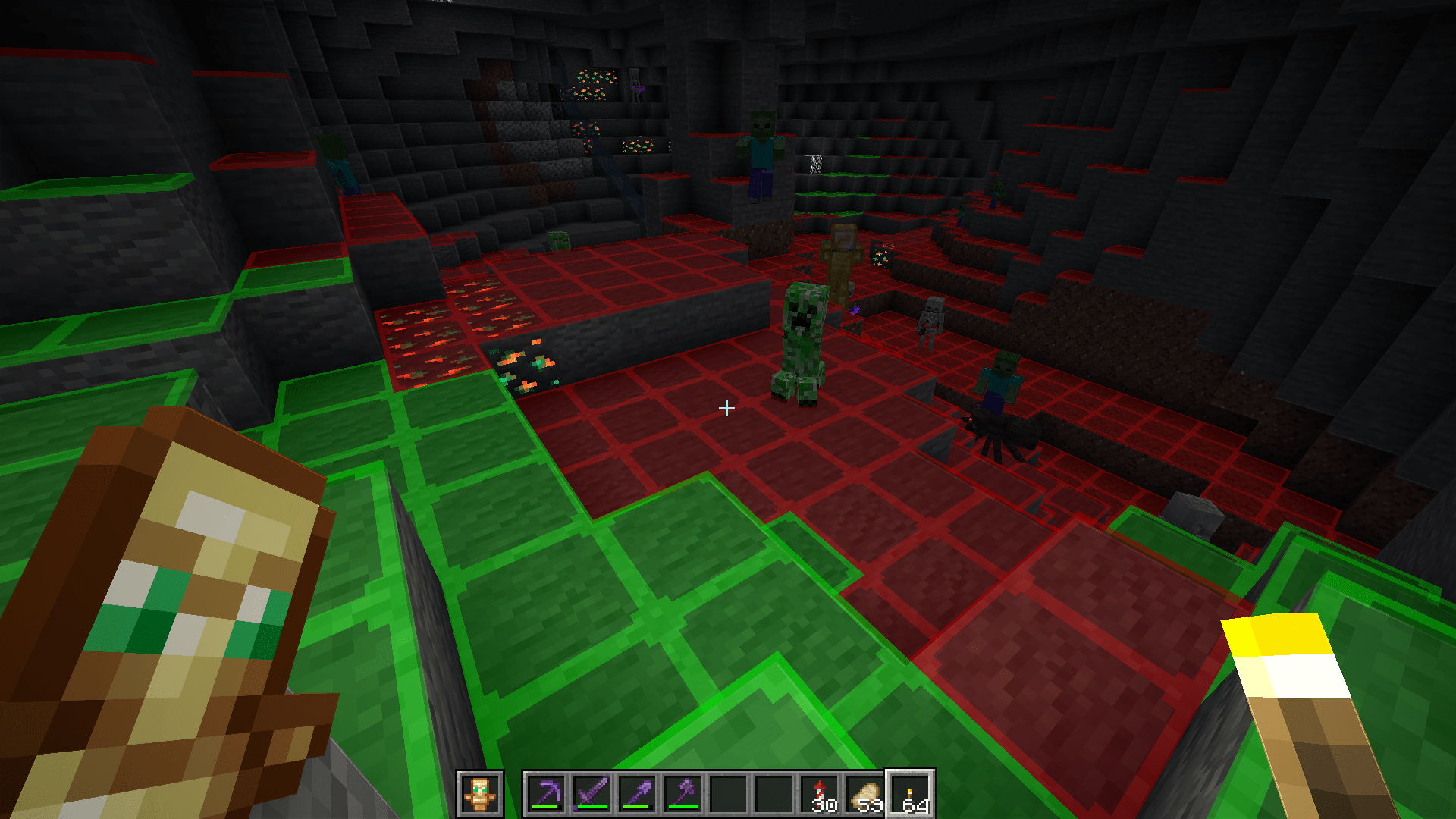This screenshot has width=1456, height=819.
Task: Select the netherite sword hotbar slot
Action: click(591, 791)
